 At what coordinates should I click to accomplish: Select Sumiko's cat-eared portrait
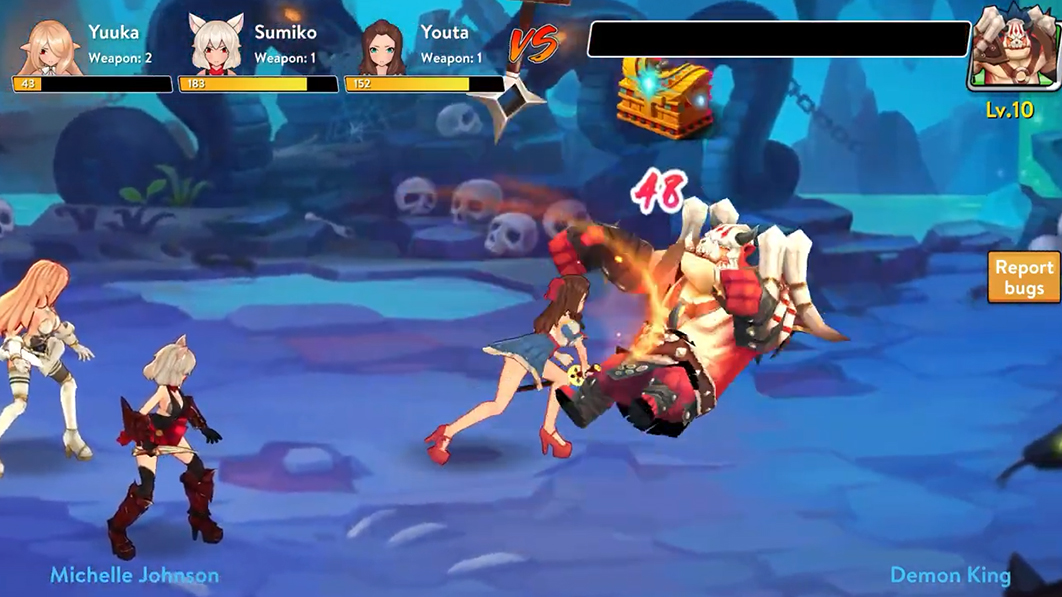click(x=216, y=45)
